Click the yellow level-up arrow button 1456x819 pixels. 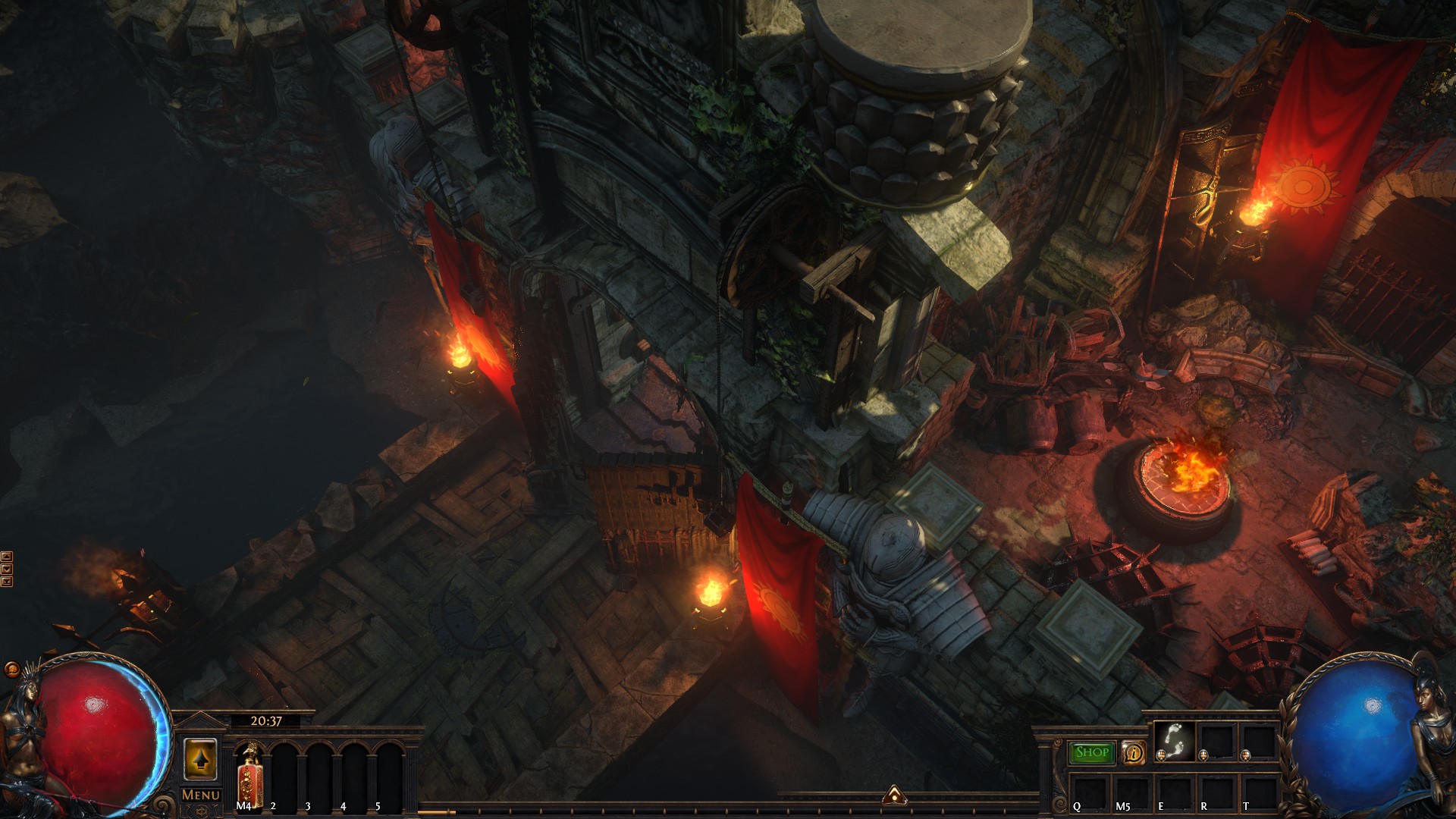click(200, 759)
